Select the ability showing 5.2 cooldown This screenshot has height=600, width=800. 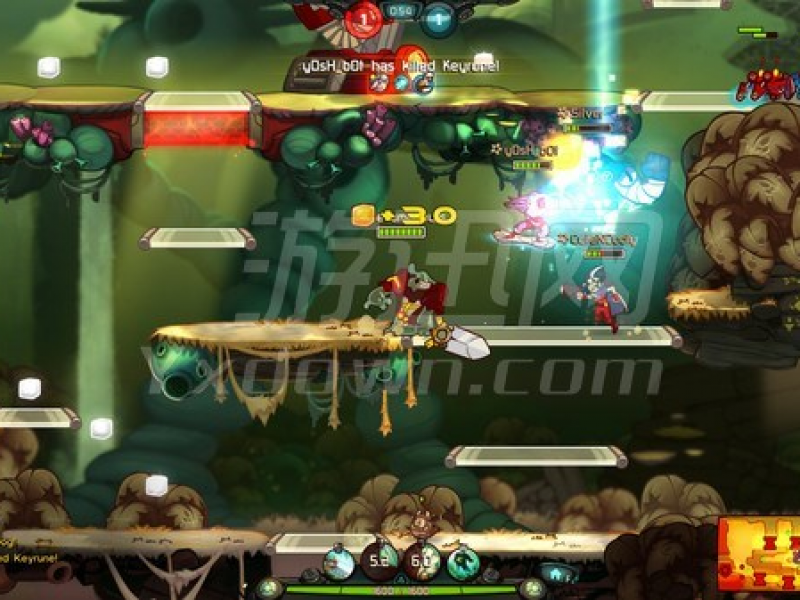pyautogui.click(x=379, y=561)
